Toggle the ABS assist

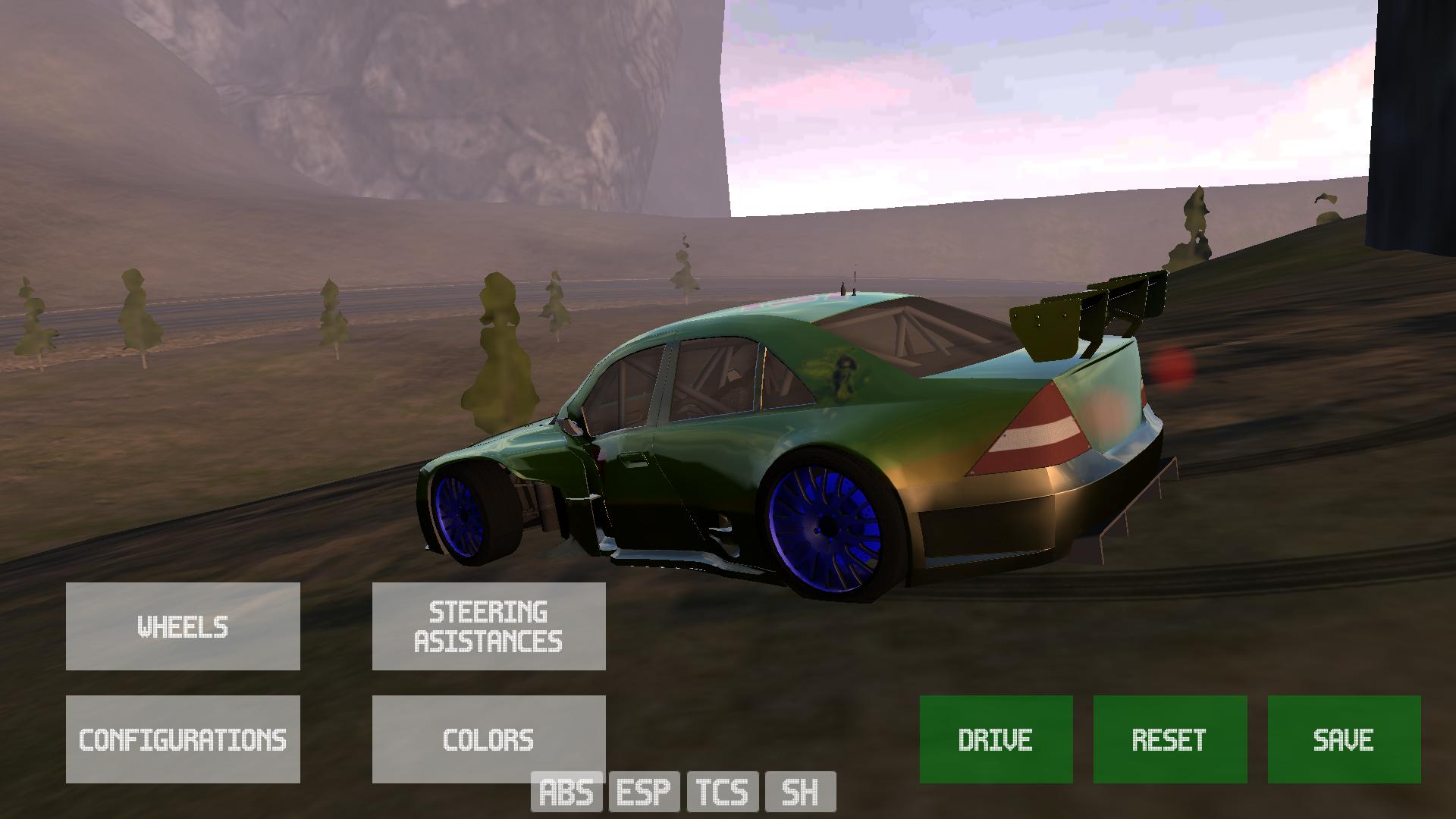(566, 792)
